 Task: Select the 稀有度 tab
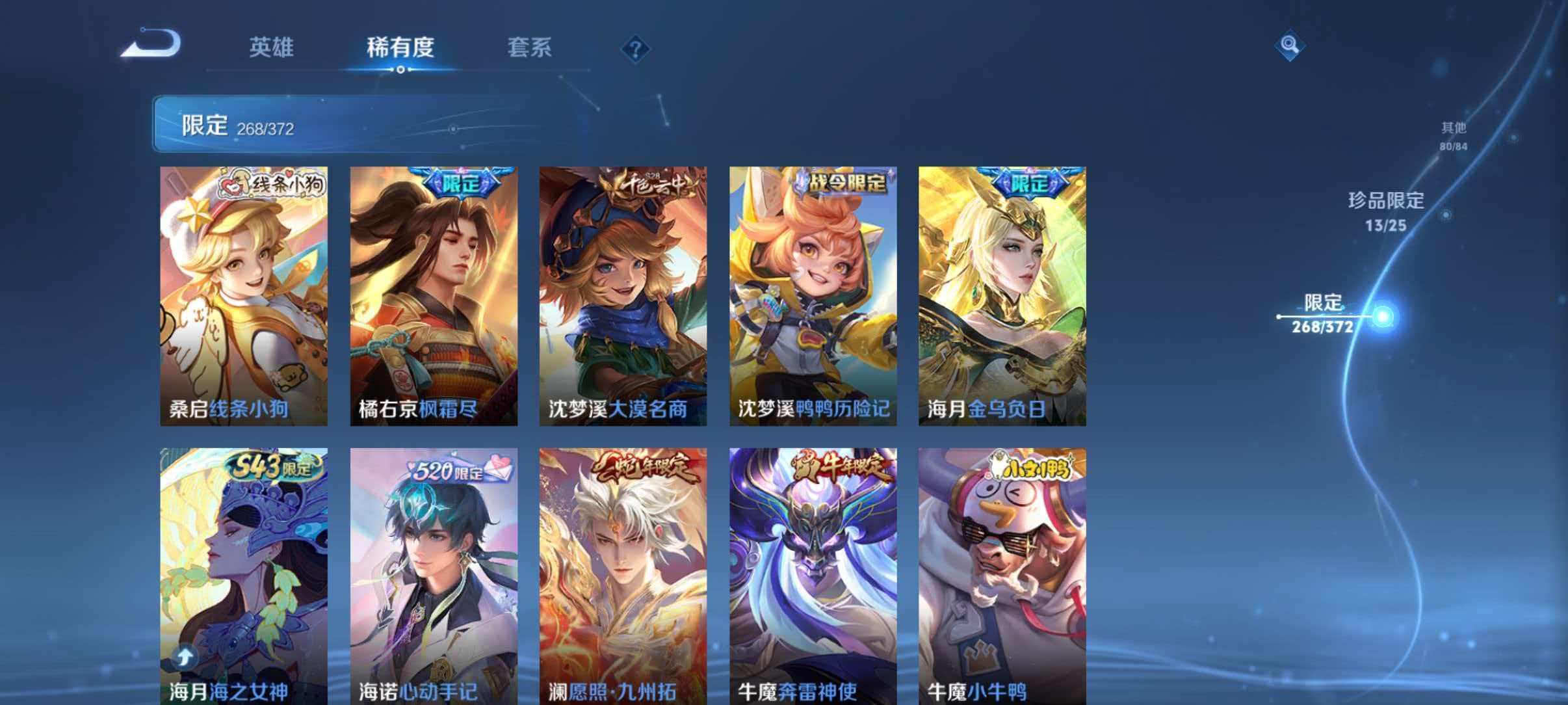click(x=400, y=47)
